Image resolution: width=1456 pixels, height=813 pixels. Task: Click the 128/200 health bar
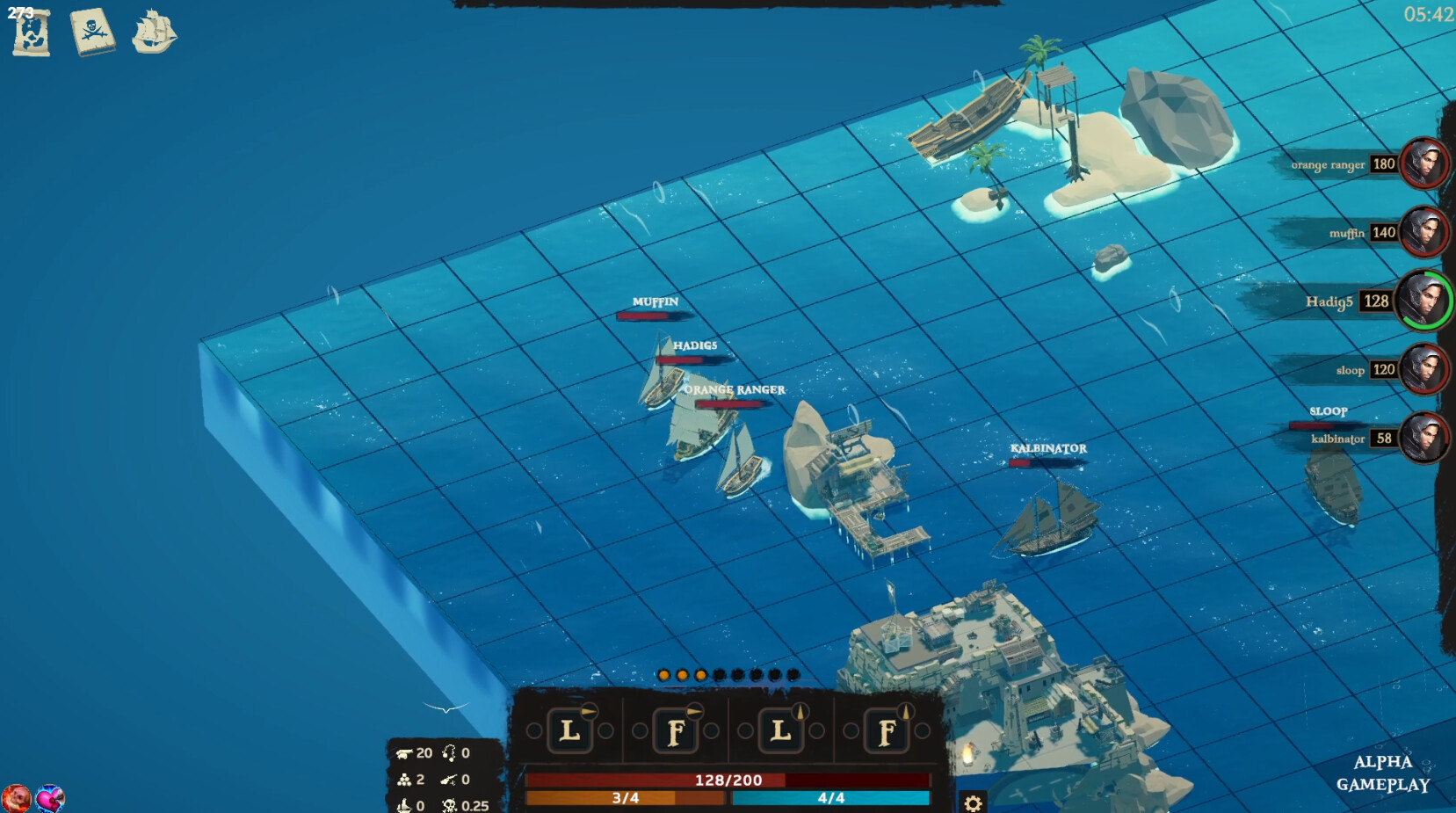point(728,779)
